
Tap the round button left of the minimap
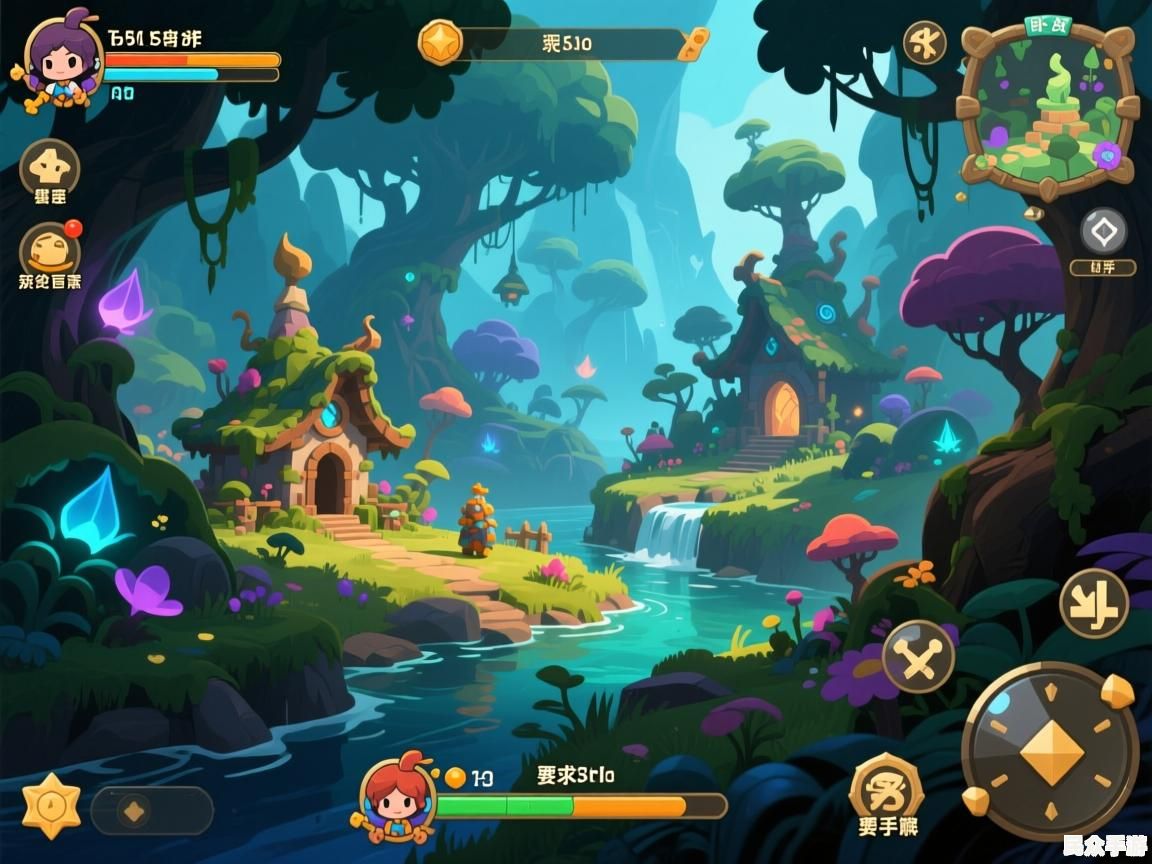pyautogui.click(x=924, y=43)
